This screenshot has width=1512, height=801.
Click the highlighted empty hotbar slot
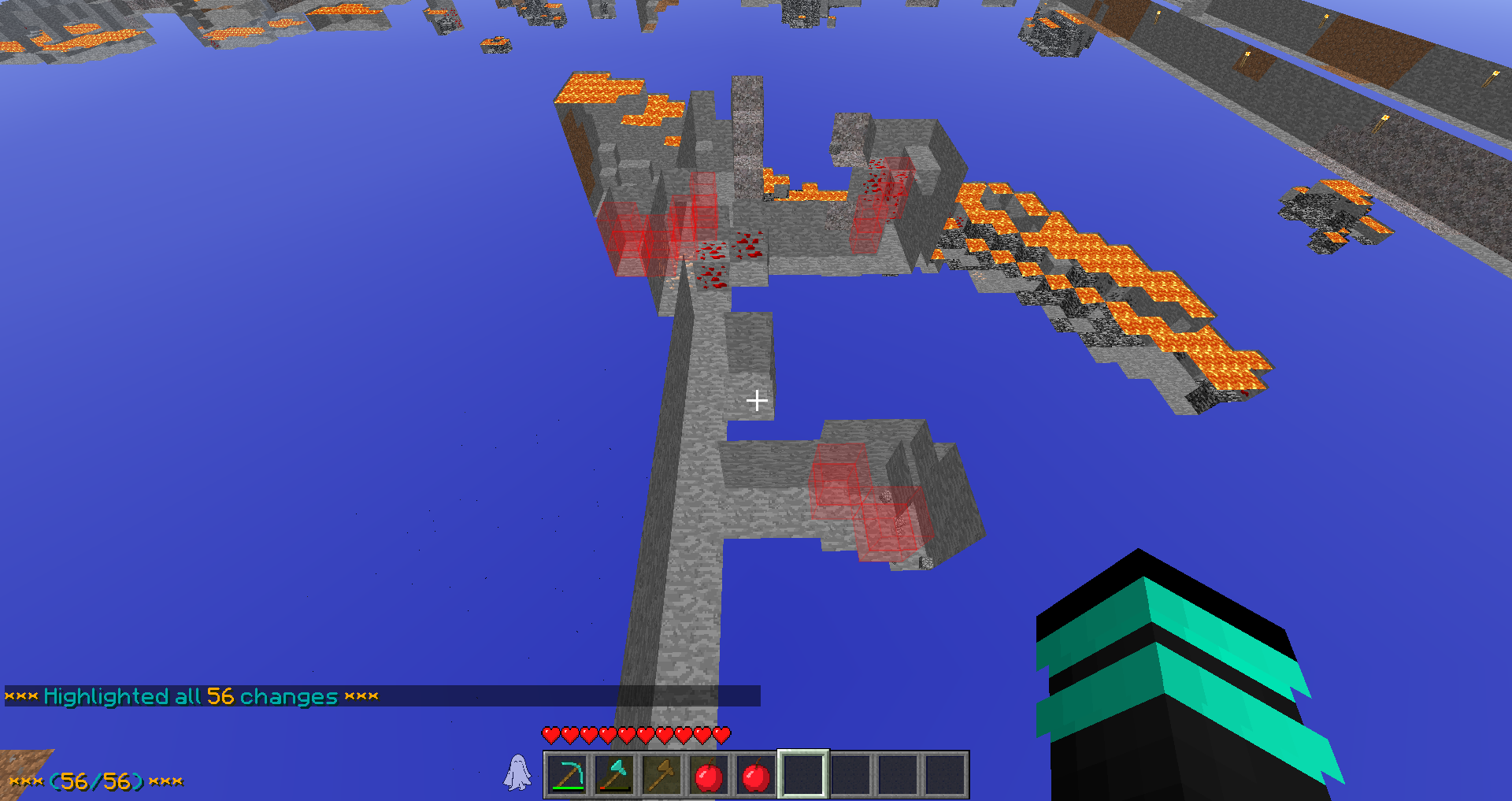click(802, 775)
